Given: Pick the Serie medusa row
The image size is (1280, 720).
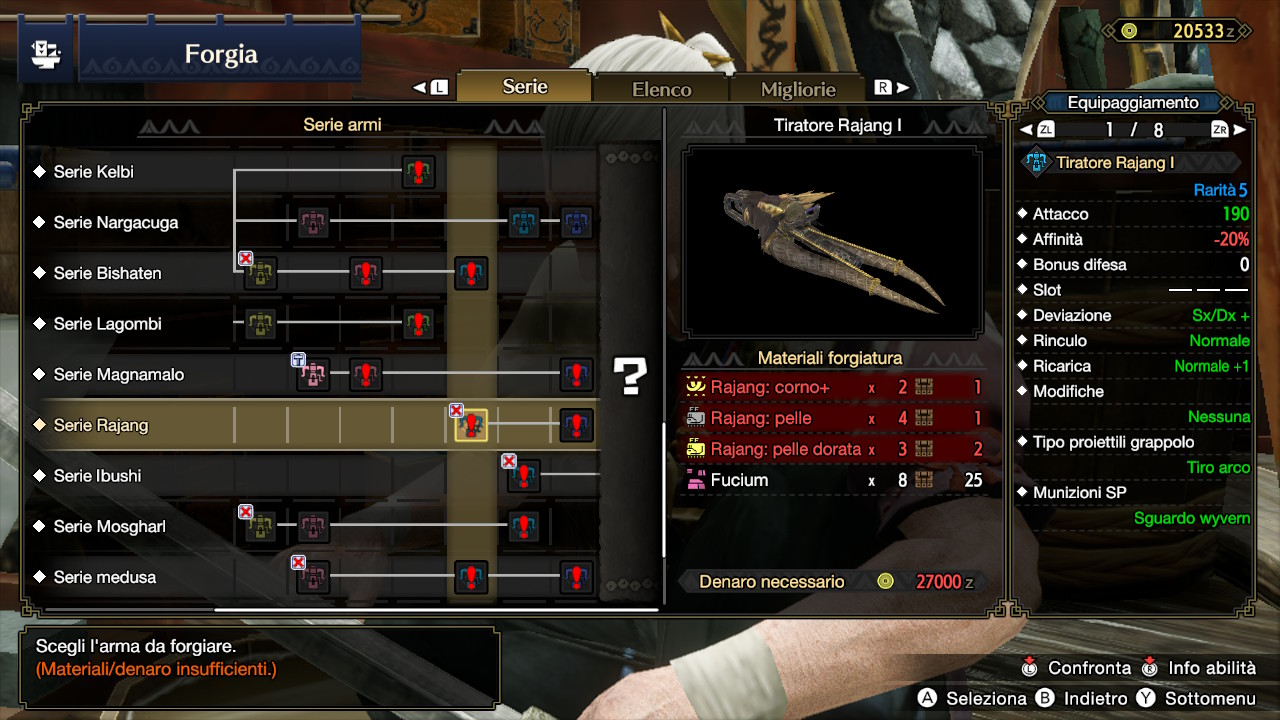Looking at the screenshot, I should click(x=104, y=577).
